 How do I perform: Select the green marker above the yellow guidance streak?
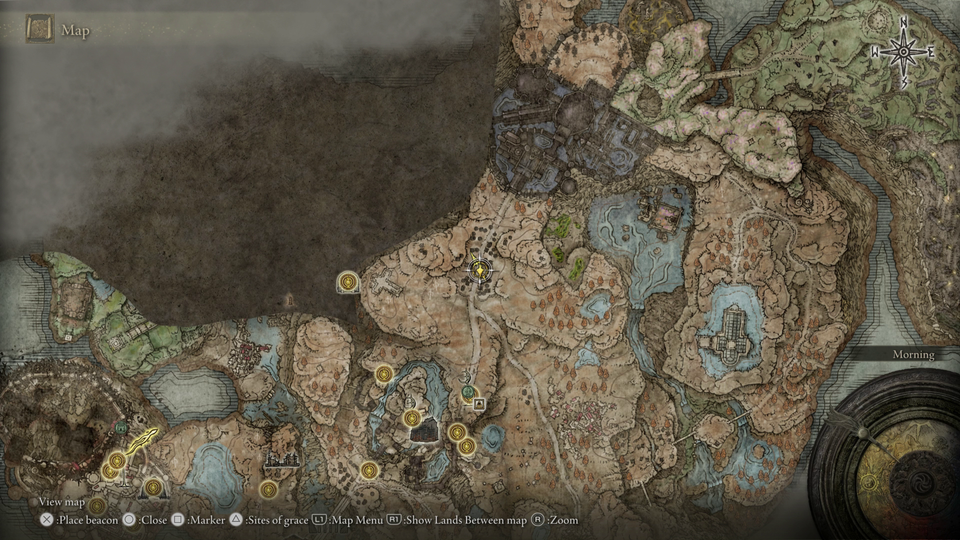[x=121, y=427]
